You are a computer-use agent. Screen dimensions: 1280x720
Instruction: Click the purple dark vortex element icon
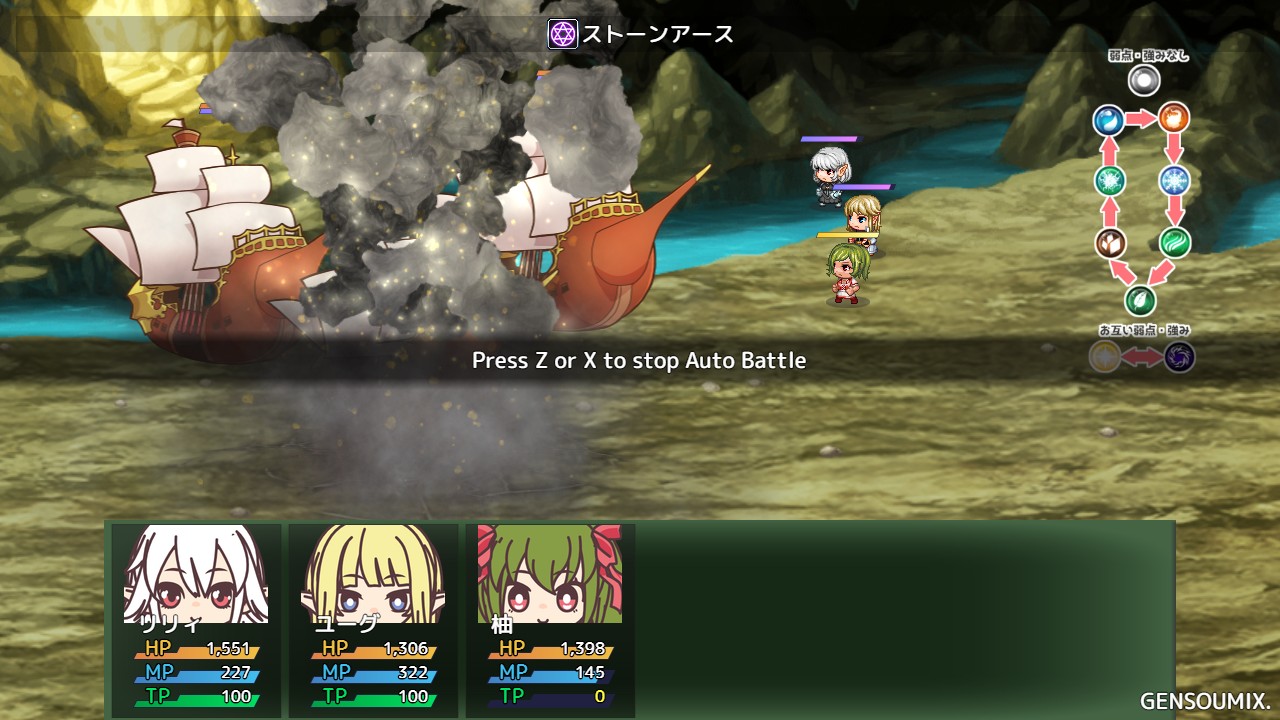(x=1179, y=357)
